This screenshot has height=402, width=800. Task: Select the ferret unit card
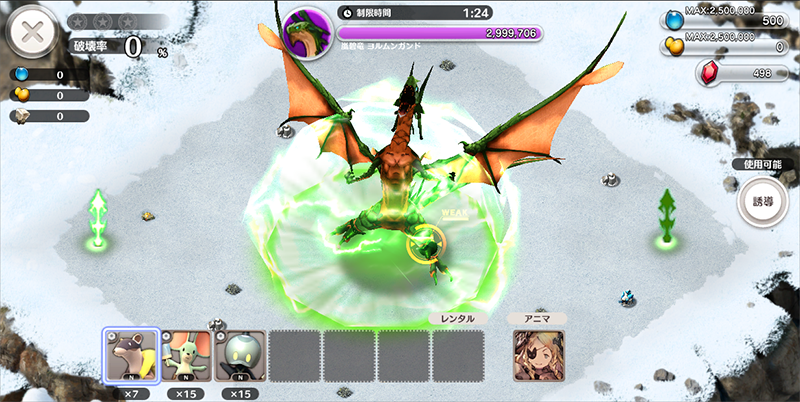click(x=130, y=355)
